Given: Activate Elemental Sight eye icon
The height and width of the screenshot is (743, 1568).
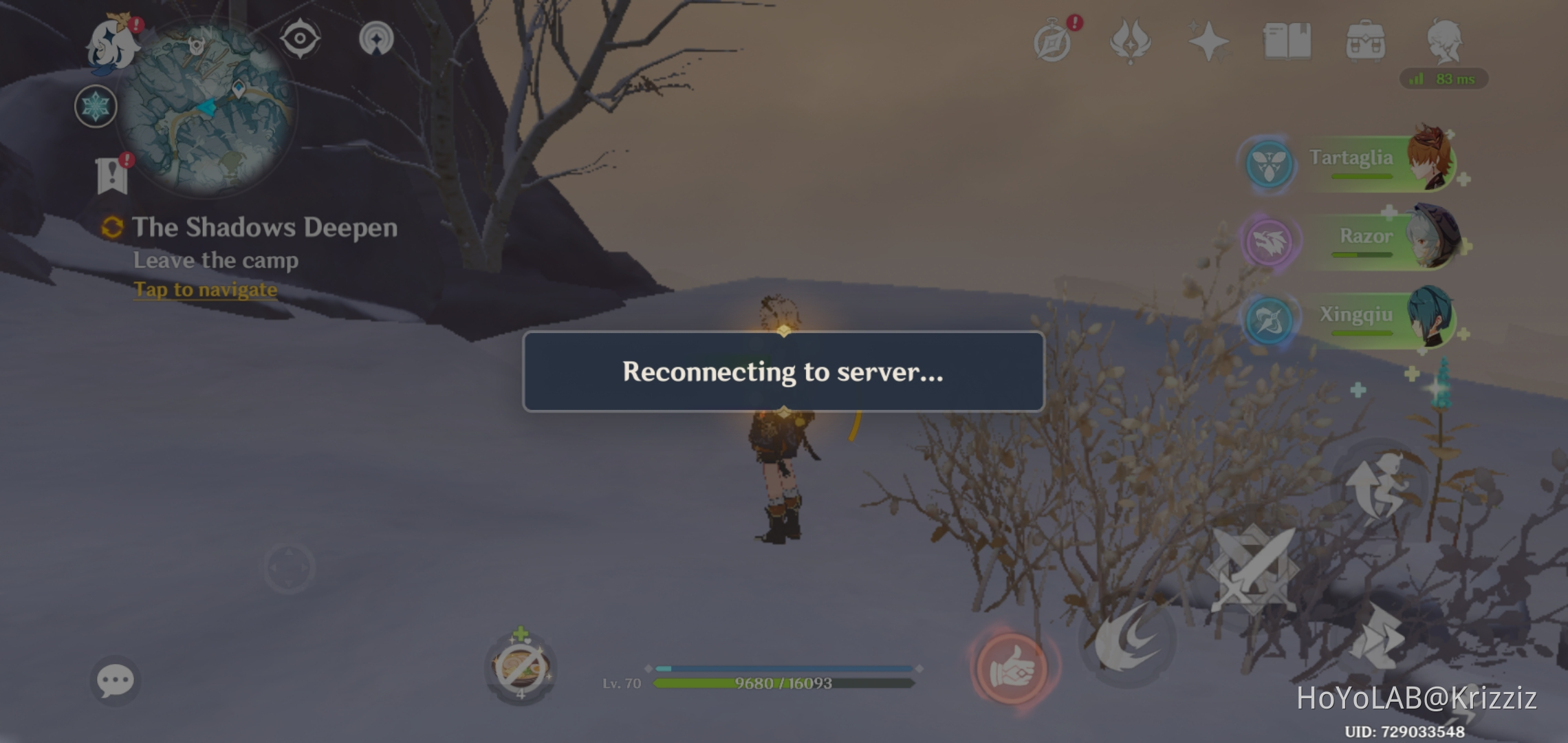Looking at the screenshot, I should (x=298, y=39).
